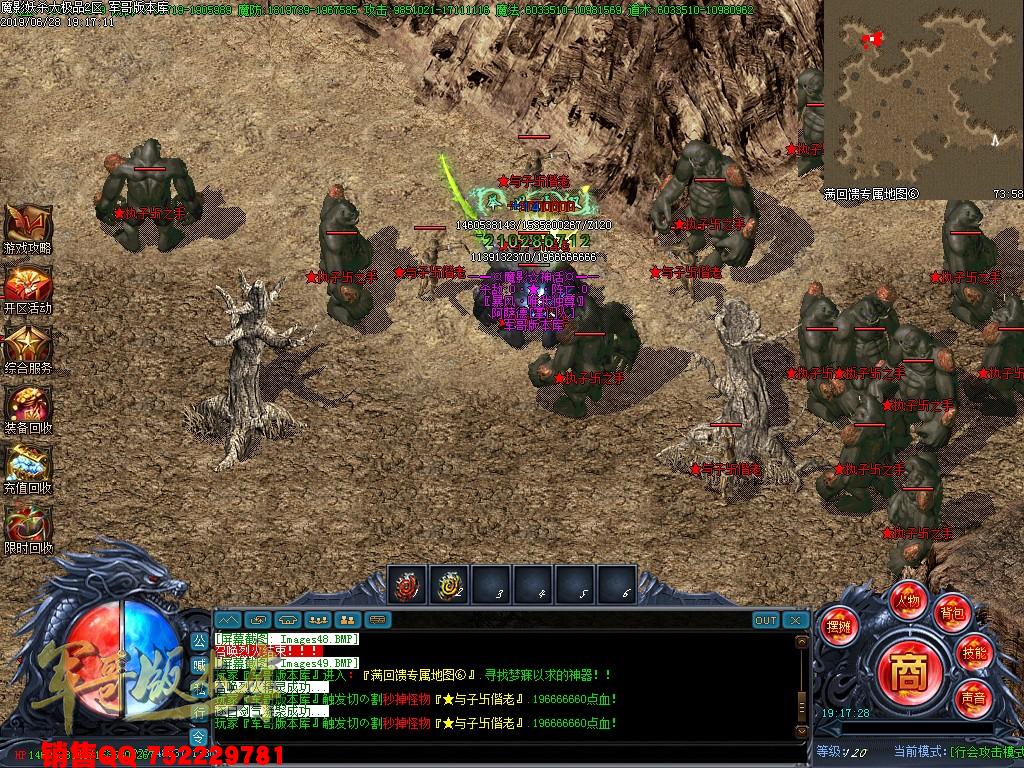The width and height of the screenshot is (1024, 768).
Task: Click the OUT button on chat bar
Action: [766, 620]
